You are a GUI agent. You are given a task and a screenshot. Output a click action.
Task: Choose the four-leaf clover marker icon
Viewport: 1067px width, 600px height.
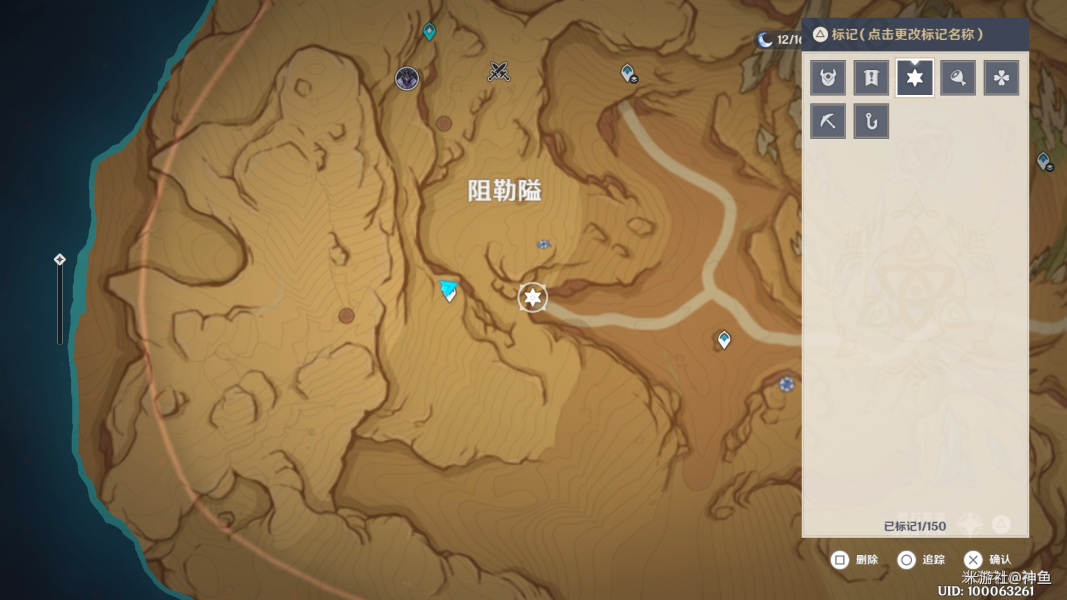tap(1001, 78)
